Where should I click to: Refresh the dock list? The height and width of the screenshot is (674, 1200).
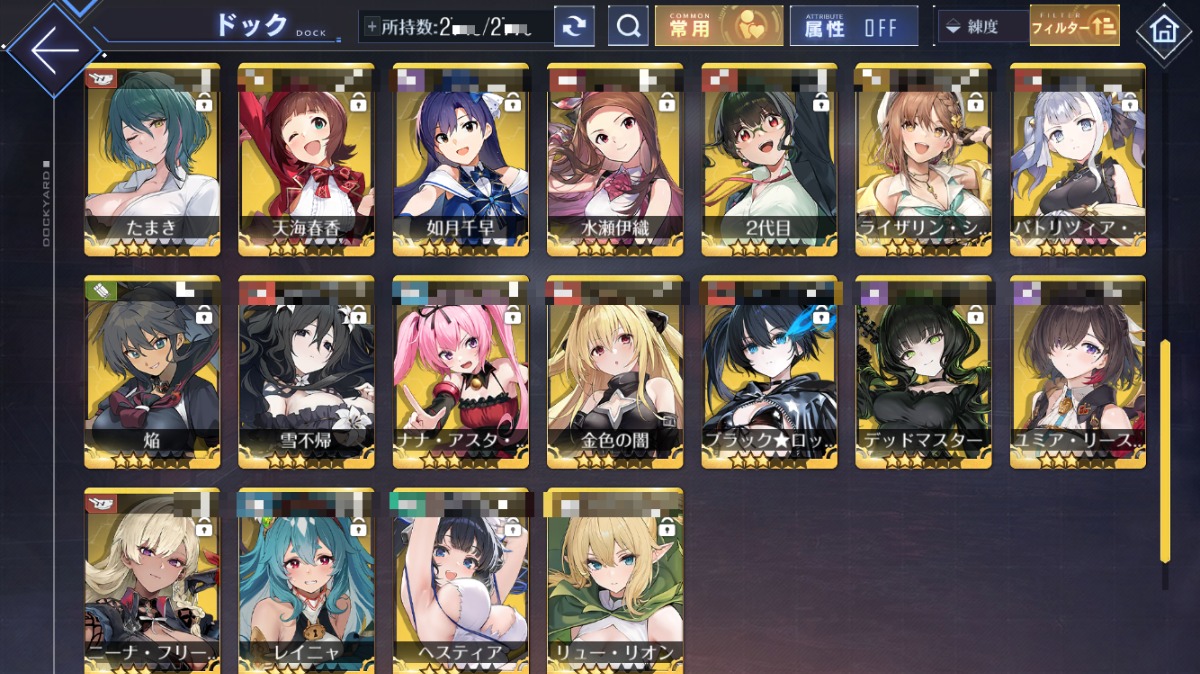(574, 27)
